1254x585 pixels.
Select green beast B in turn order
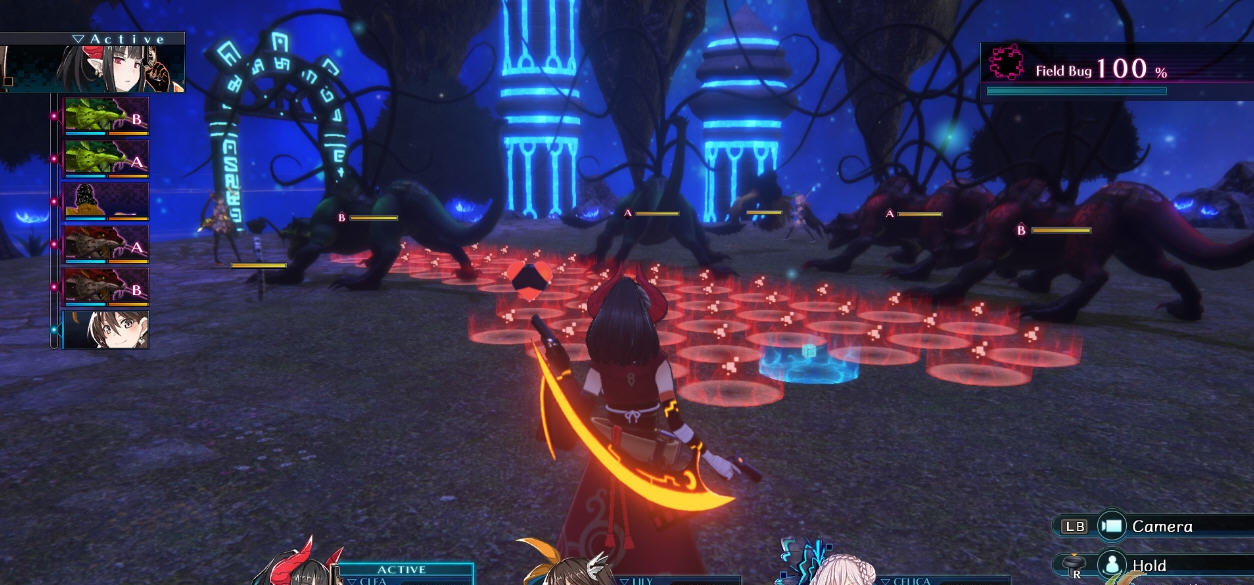[x=106, y=115]
